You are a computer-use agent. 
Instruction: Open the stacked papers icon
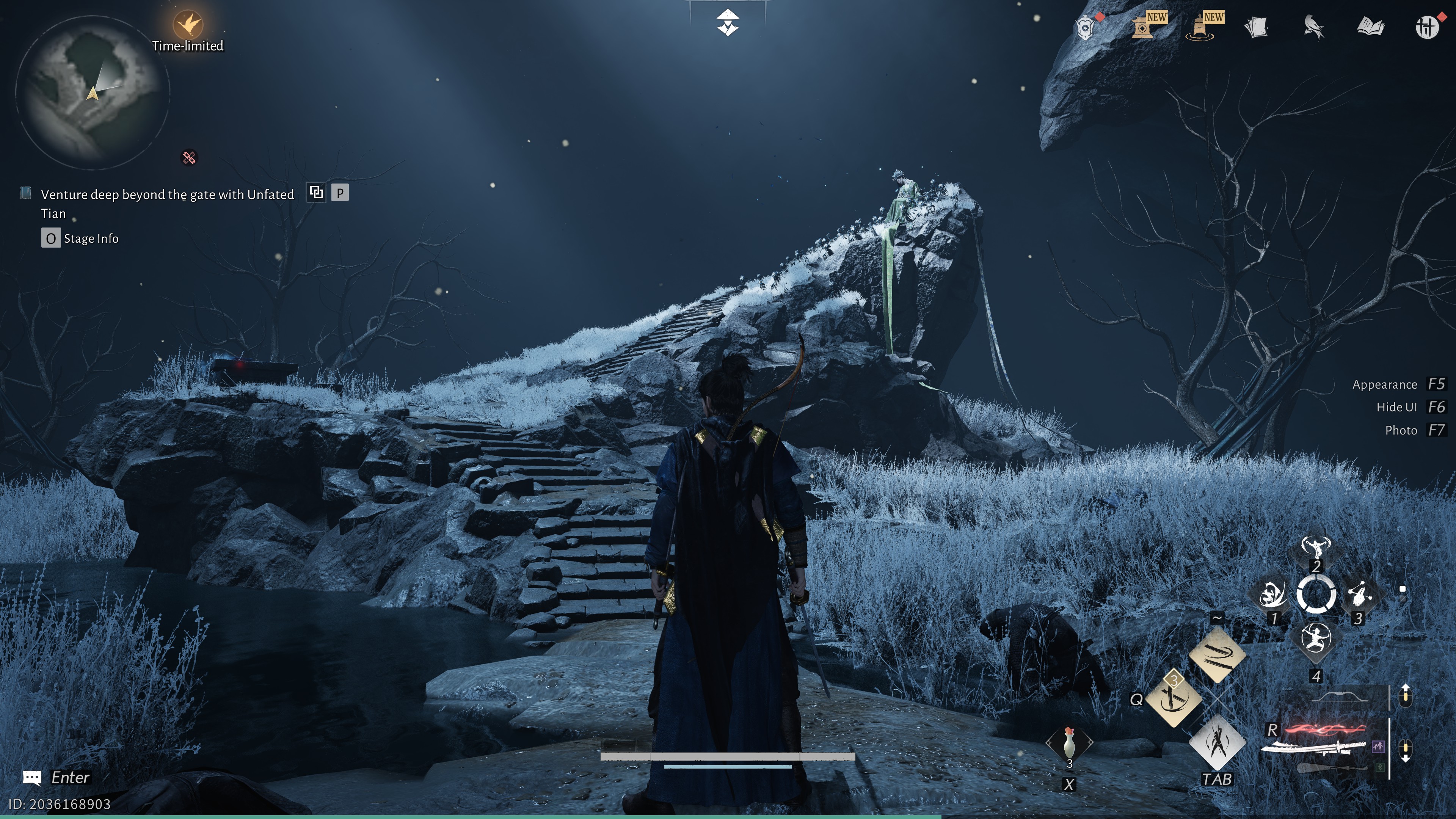pos(1257,27)
